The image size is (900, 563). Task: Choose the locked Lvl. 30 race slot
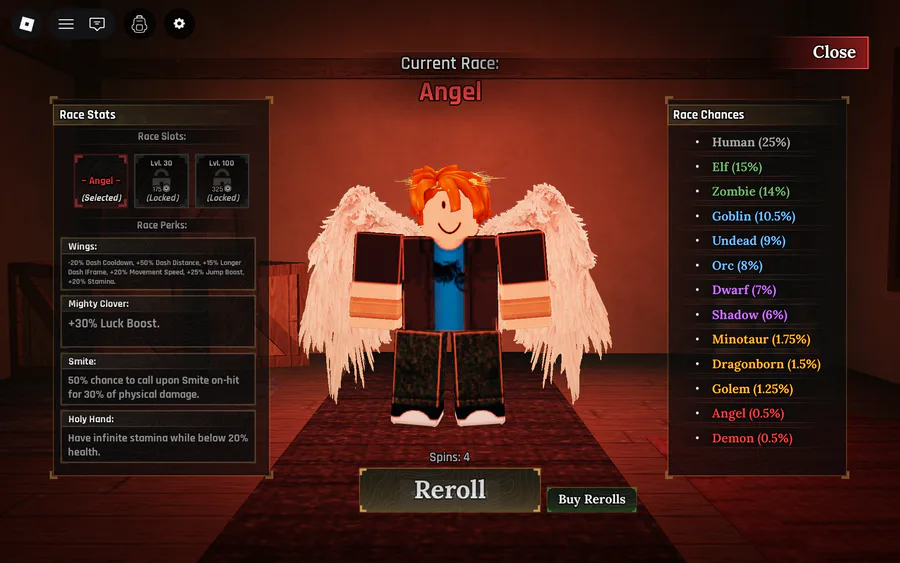coord(161,181)
